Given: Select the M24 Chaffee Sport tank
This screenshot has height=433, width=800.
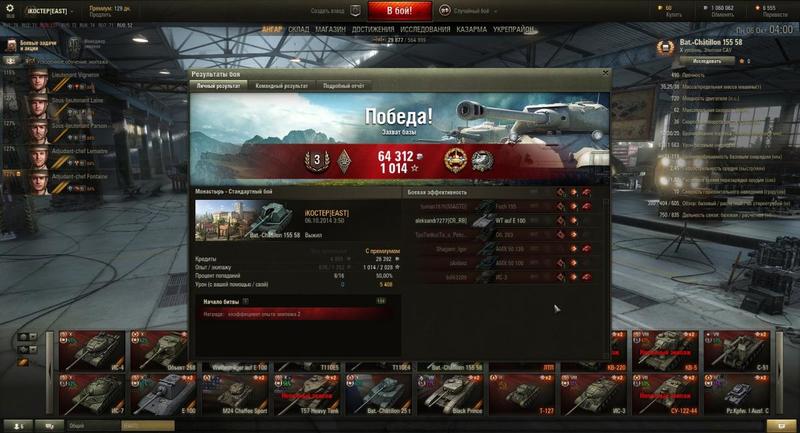Looking at the screenshot, I should [236, 393].
